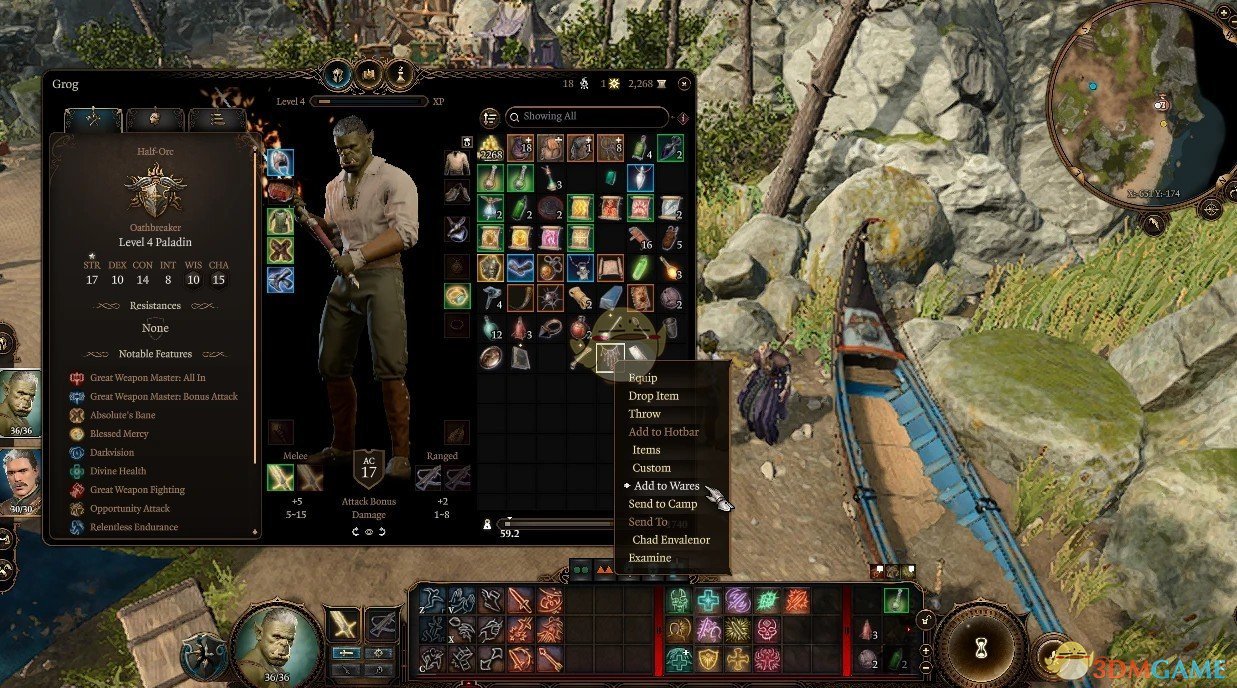Choose the Throw option
This screenshot has height=688, width=1237.
point(644,414)
